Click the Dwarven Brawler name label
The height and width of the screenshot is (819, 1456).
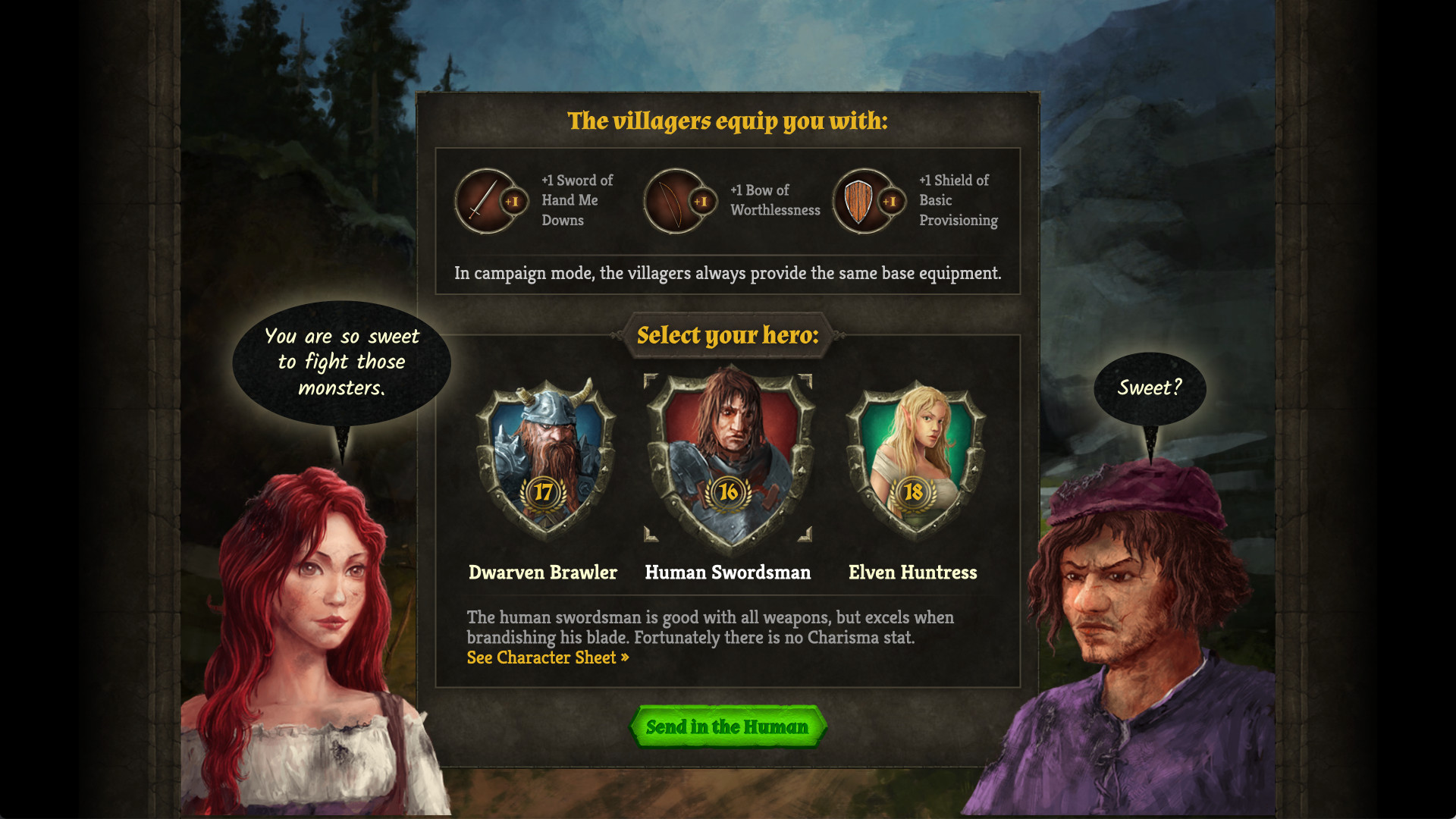coord(542,573)
